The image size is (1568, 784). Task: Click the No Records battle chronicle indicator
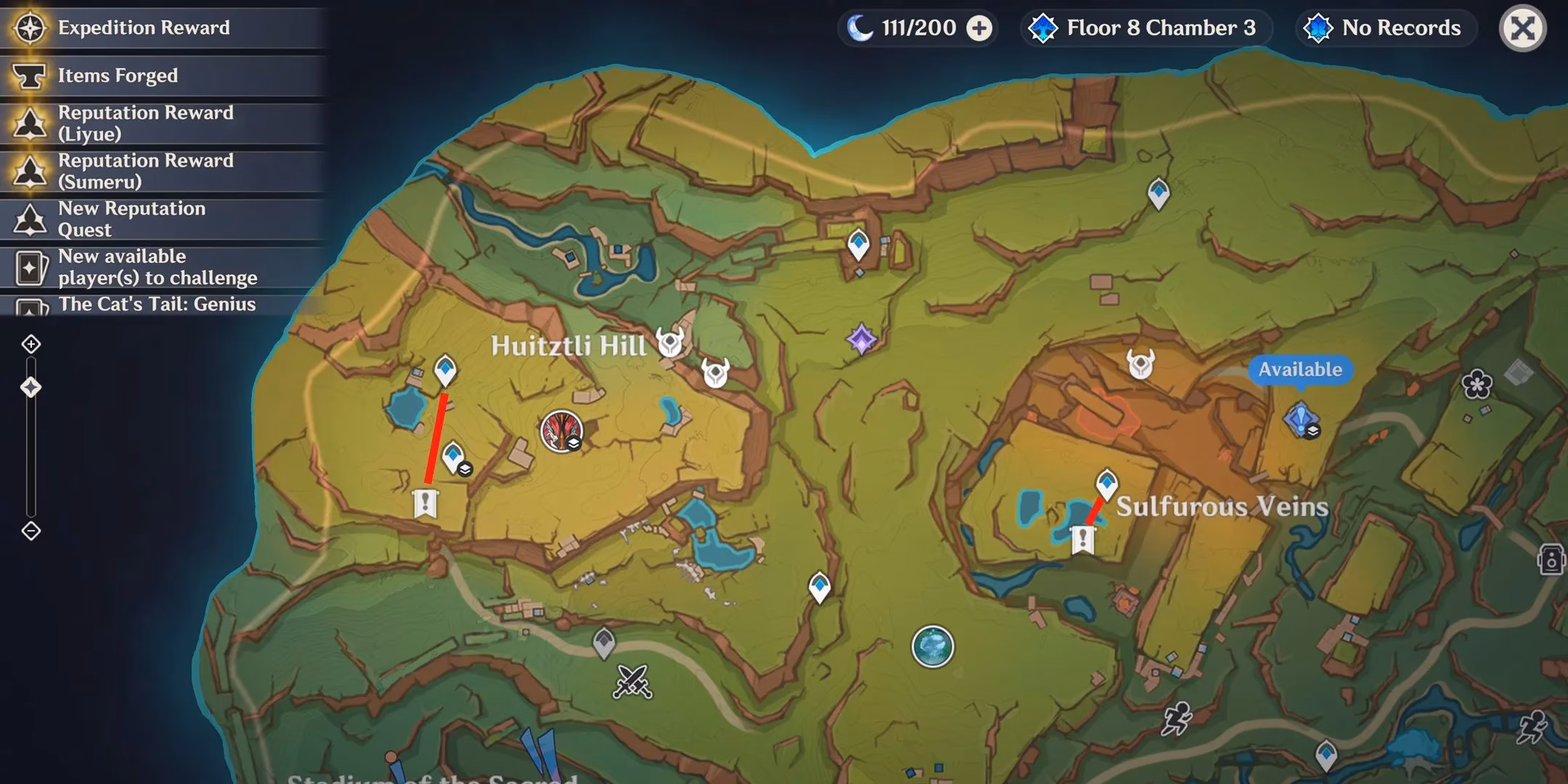point(1385,28)
